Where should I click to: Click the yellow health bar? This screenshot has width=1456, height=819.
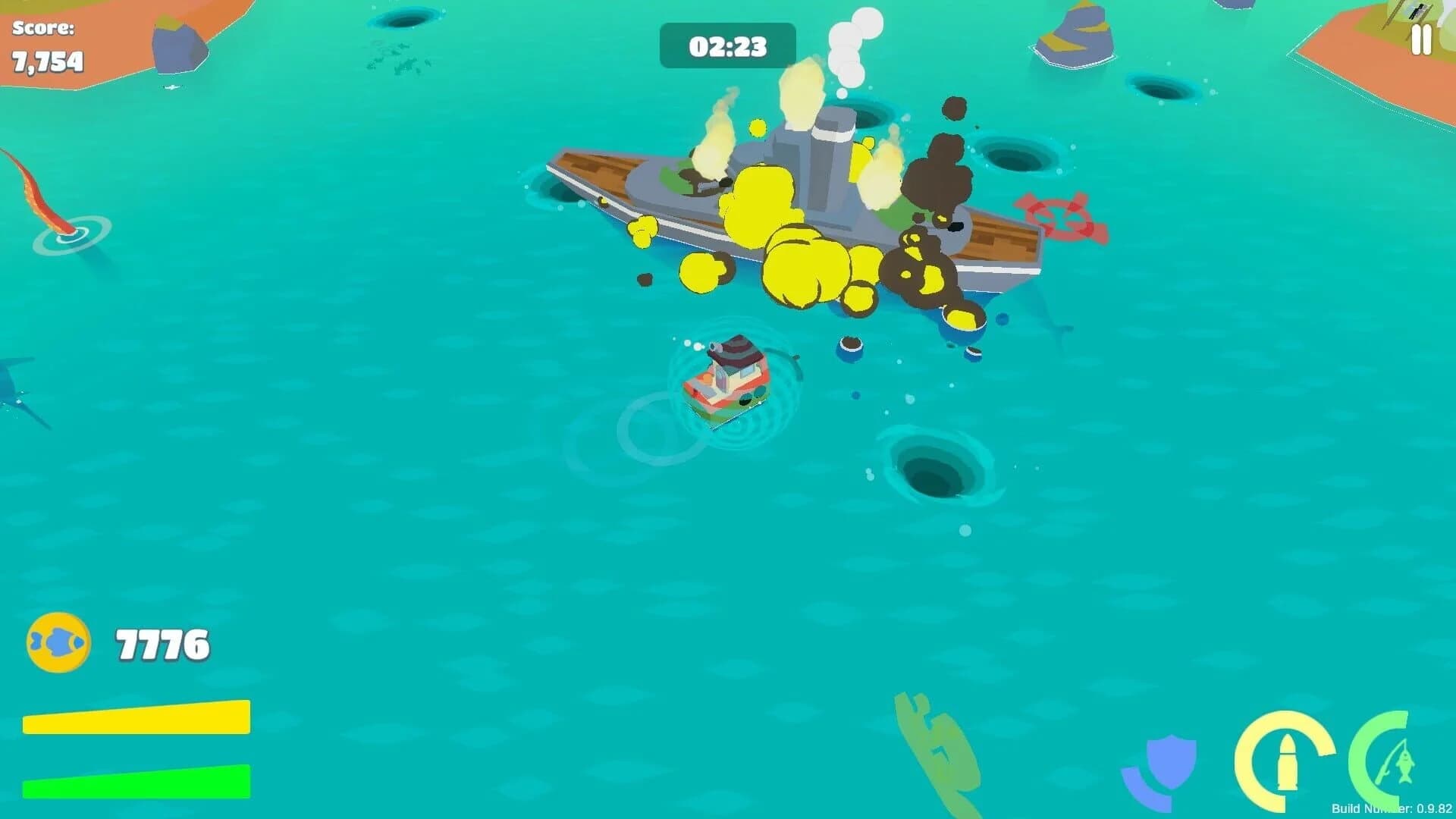click(136, 716)
